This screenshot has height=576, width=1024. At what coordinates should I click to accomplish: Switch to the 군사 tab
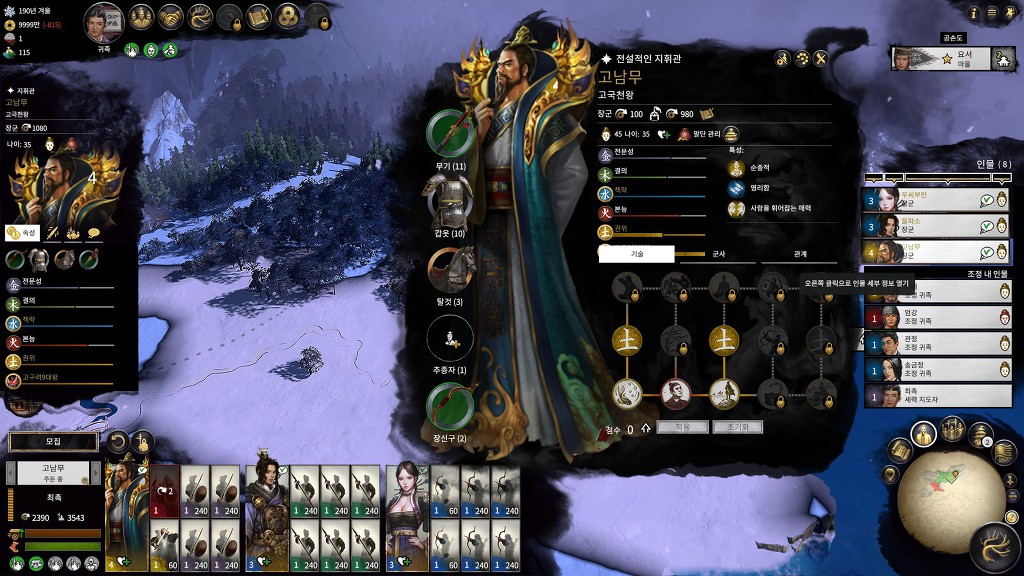718,254
